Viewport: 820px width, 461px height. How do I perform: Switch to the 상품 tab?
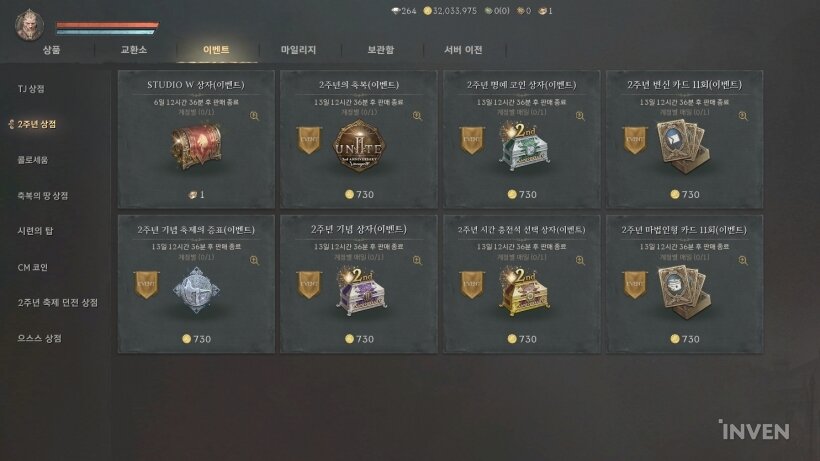tap(52, 49)
